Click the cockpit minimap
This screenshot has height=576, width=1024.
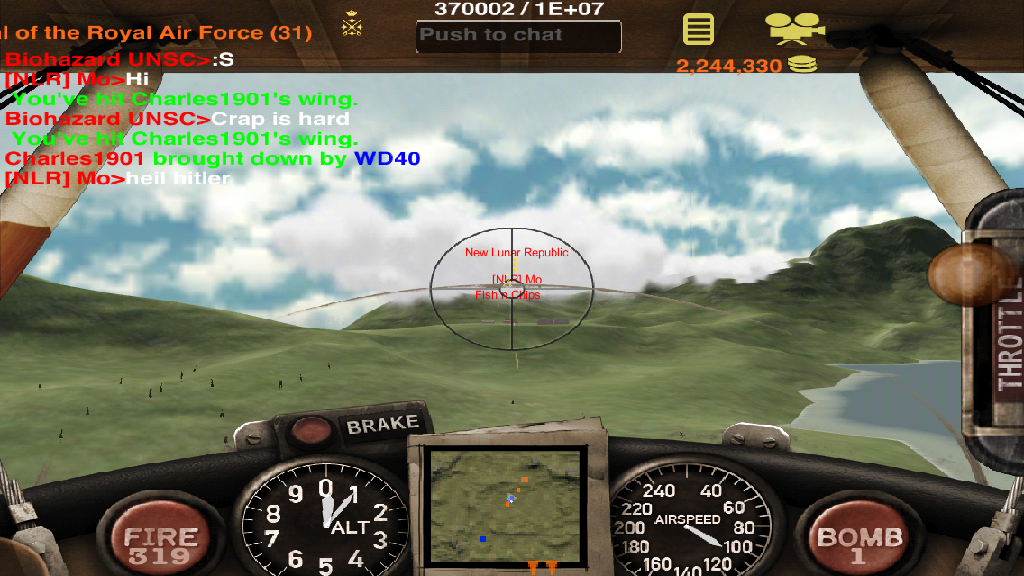pyautogui.click(x=505, y=506)
